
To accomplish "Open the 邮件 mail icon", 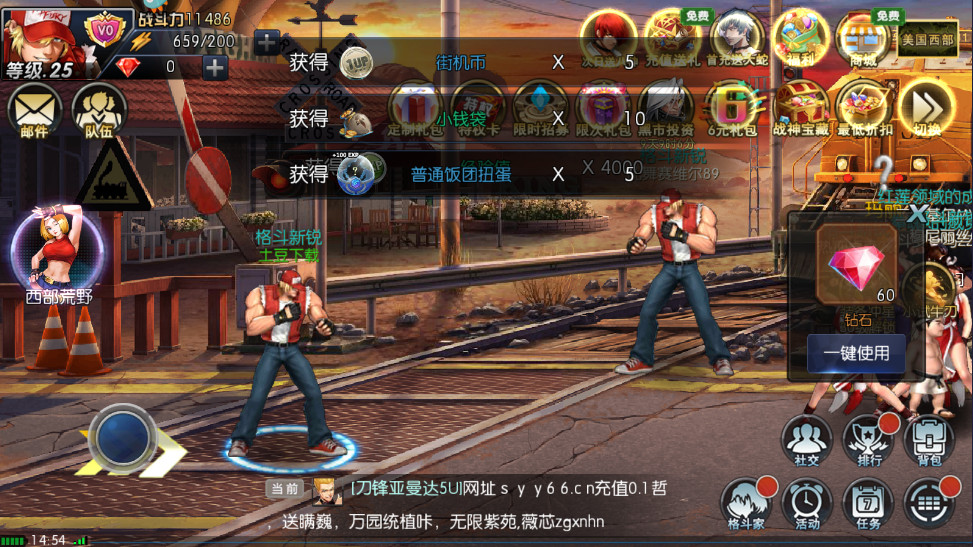I will (35, 109).
